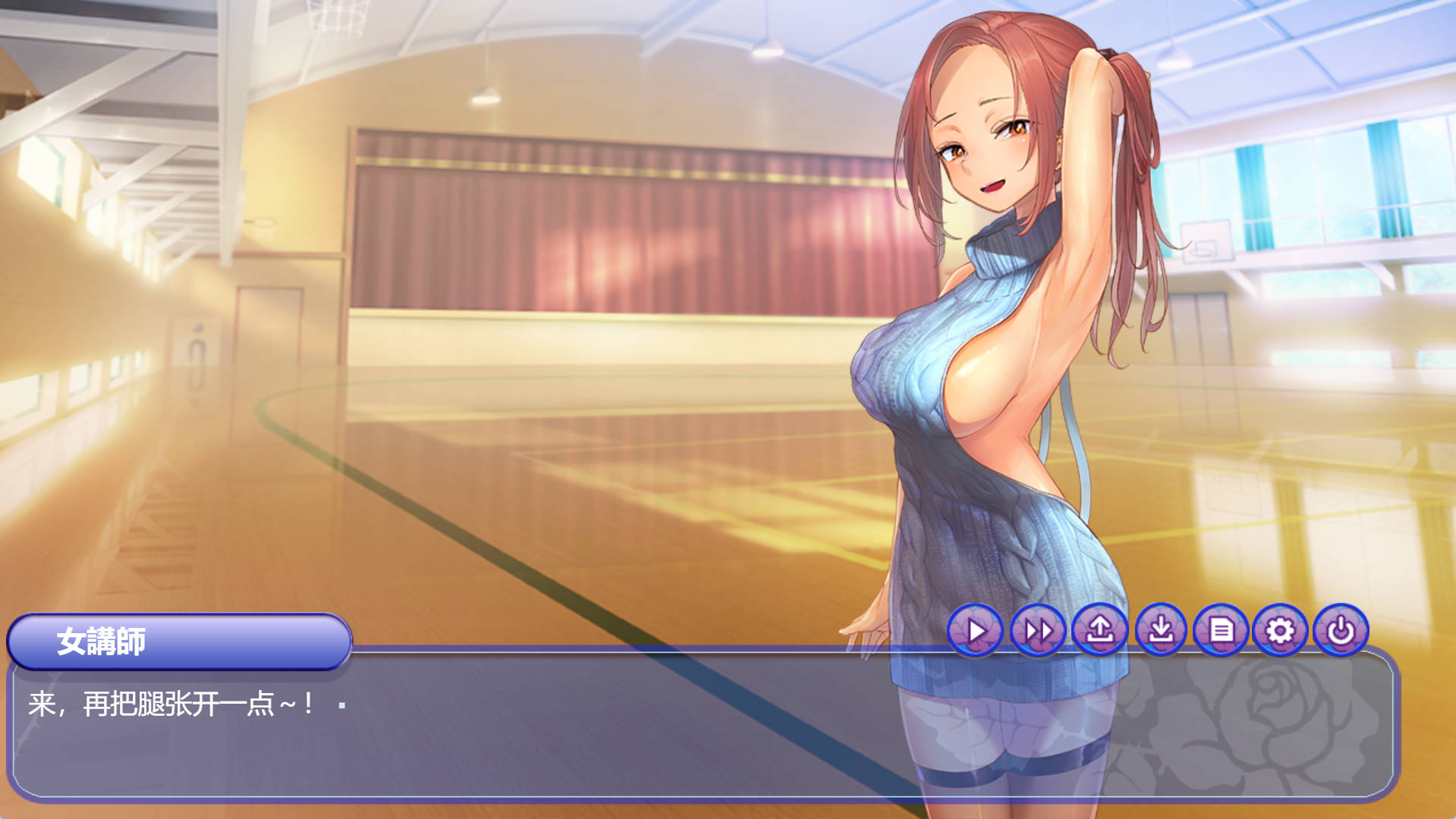Open the text backlog via the document icon
Screen dimensions: 1456x819
[x=1222, y=630]
